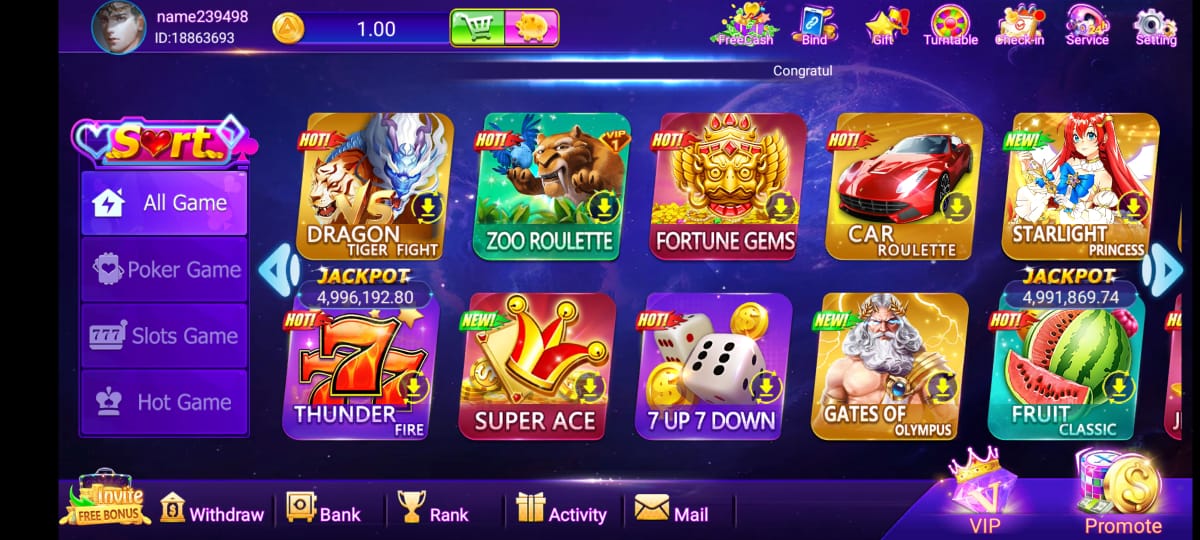
Task: Select the Fortune Gems game
Action: pos(725,187)
